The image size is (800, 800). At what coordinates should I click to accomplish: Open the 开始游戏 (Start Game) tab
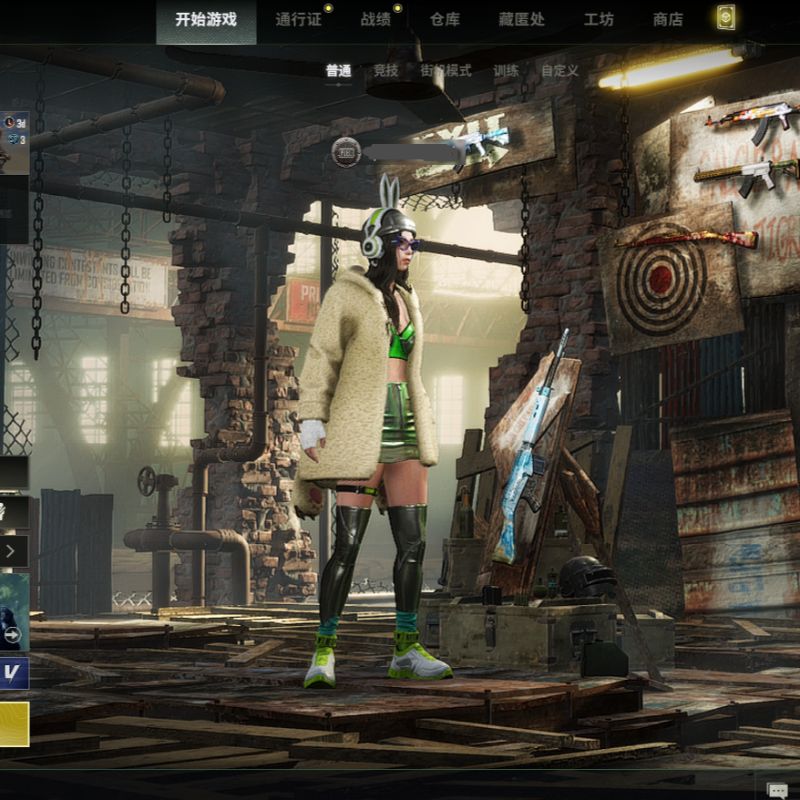[x=206, y=19]
